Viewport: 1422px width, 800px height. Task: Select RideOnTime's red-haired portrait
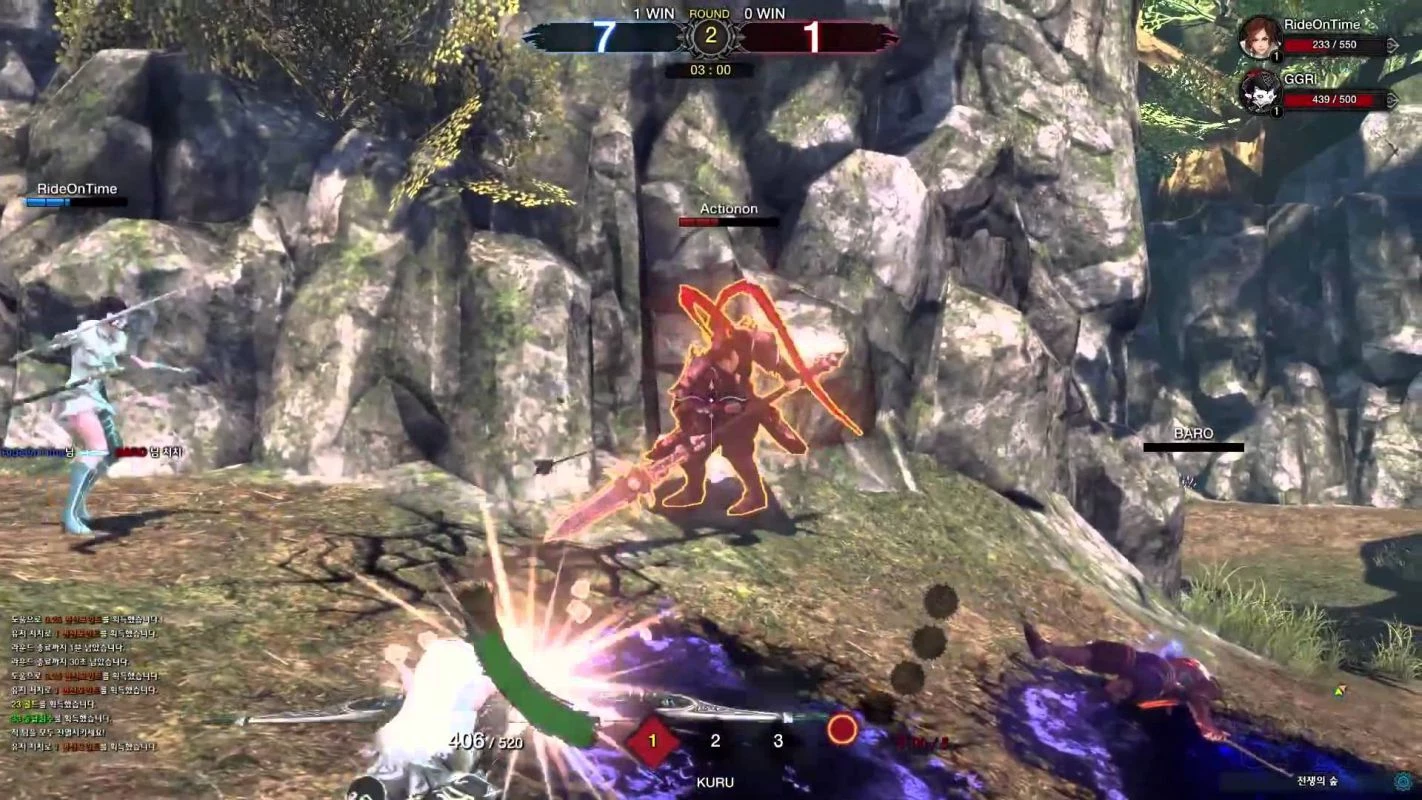[1259, 38]
